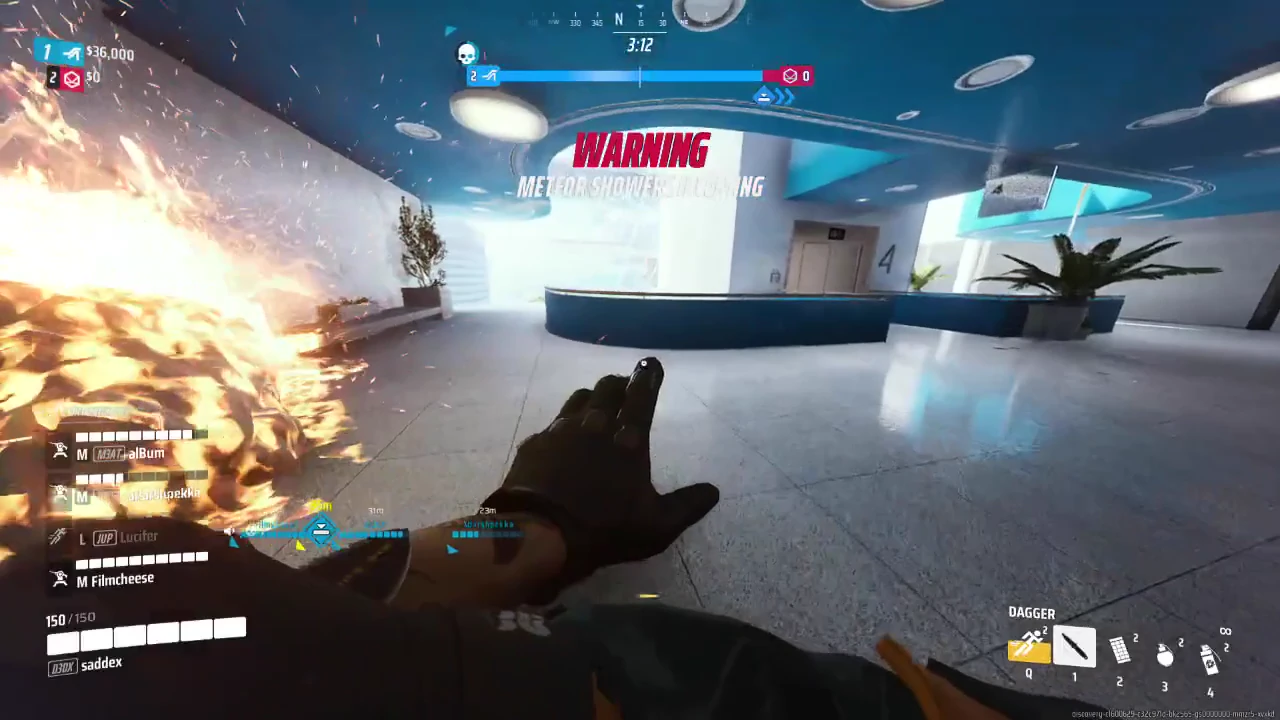The image size is (1280, 720).
Task: Select the frag grenade icon in slot 3
Action: point(1165,655)
